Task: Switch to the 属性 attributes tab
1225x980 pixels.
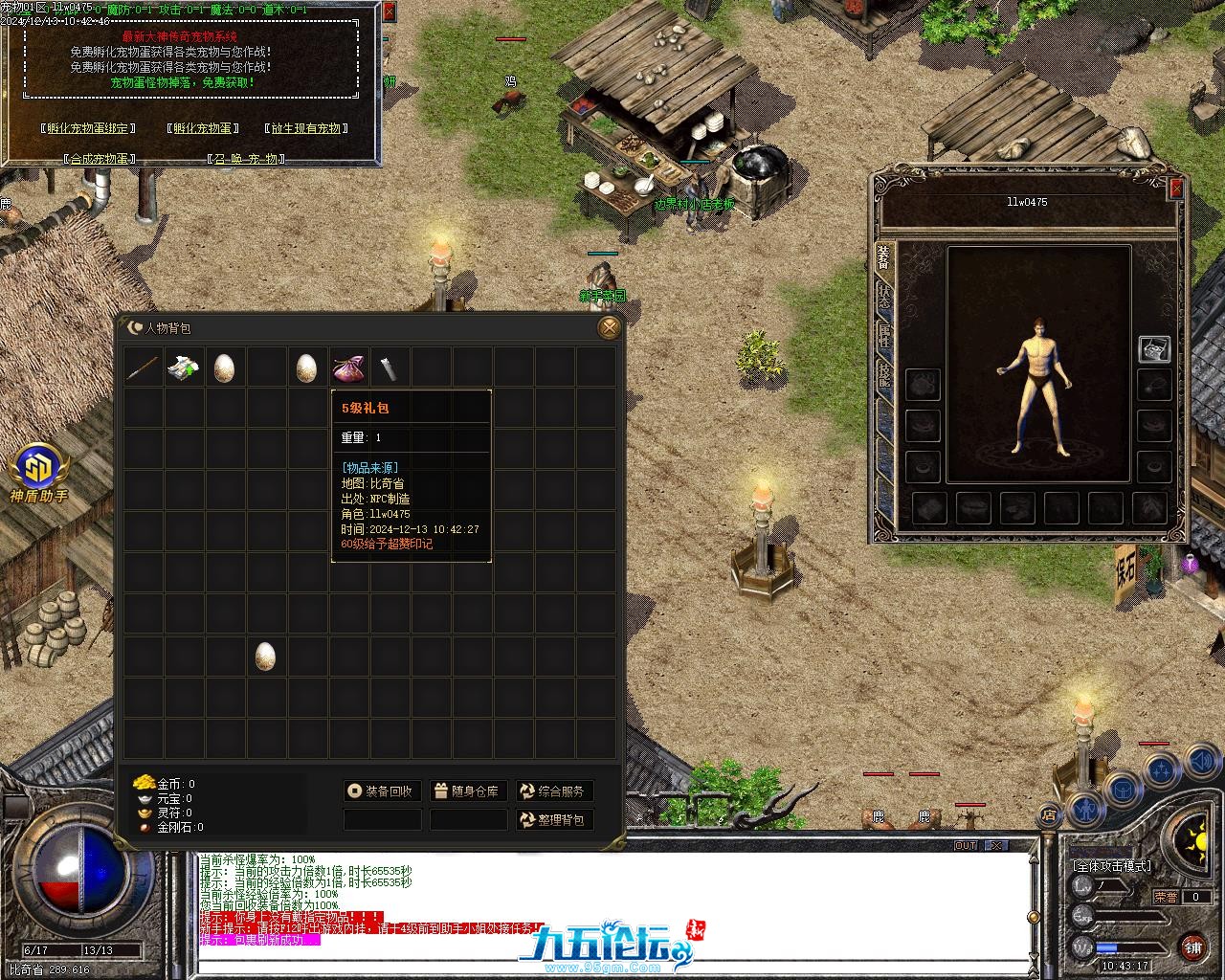Action: 884,335
